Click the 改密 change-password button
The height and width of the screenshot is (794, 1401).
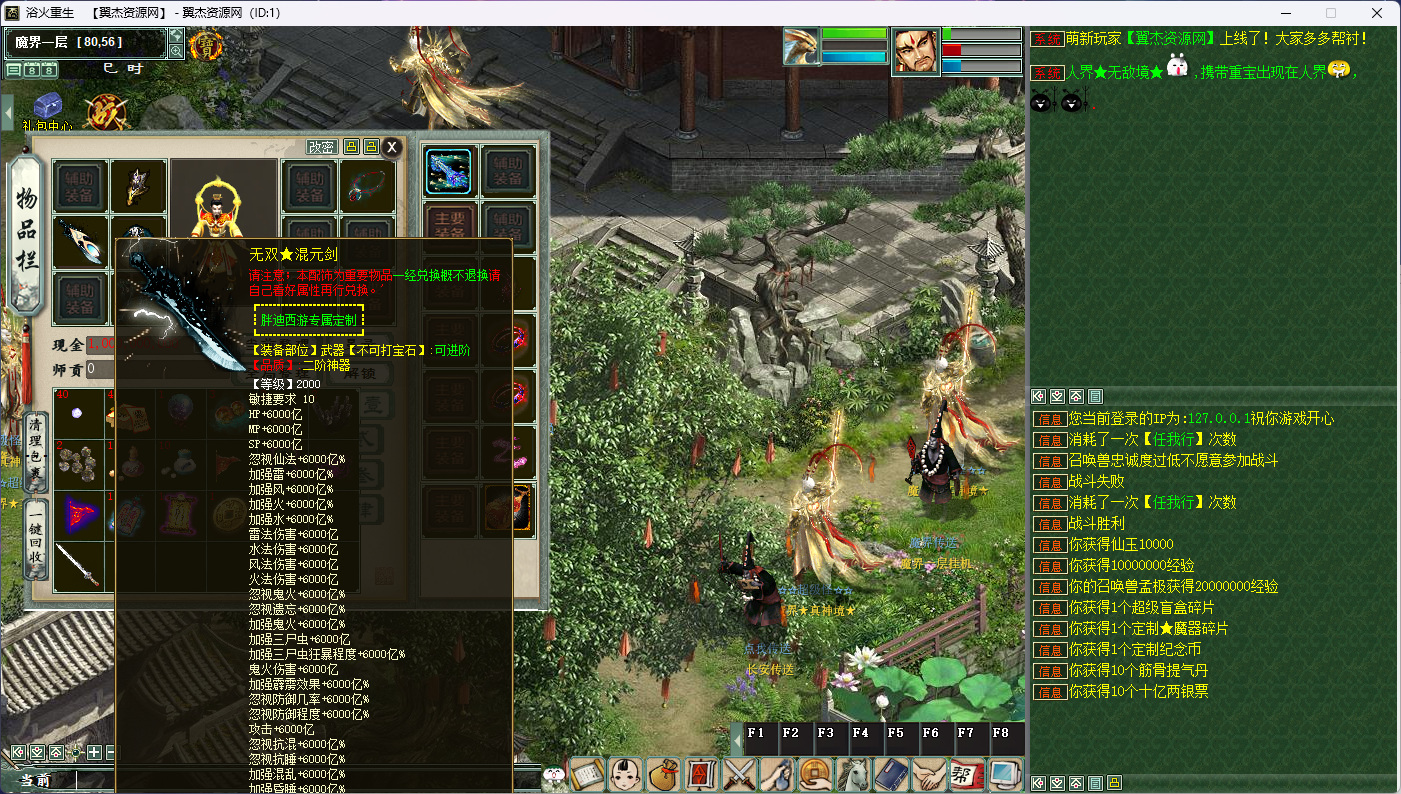point(321,147)
